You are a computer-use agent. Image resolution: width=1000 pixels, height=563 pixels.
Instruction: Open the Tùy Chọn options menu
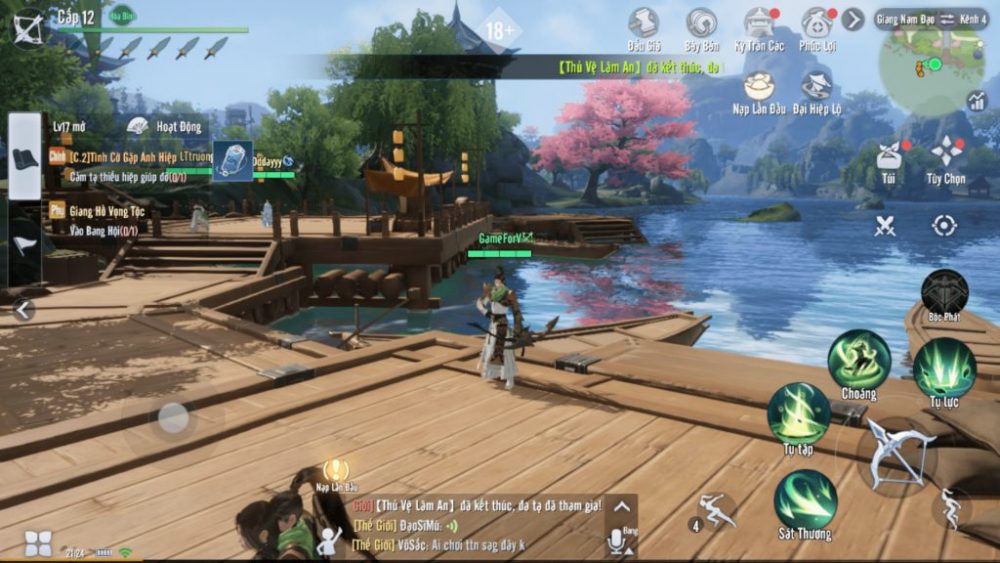coord(945,153)
